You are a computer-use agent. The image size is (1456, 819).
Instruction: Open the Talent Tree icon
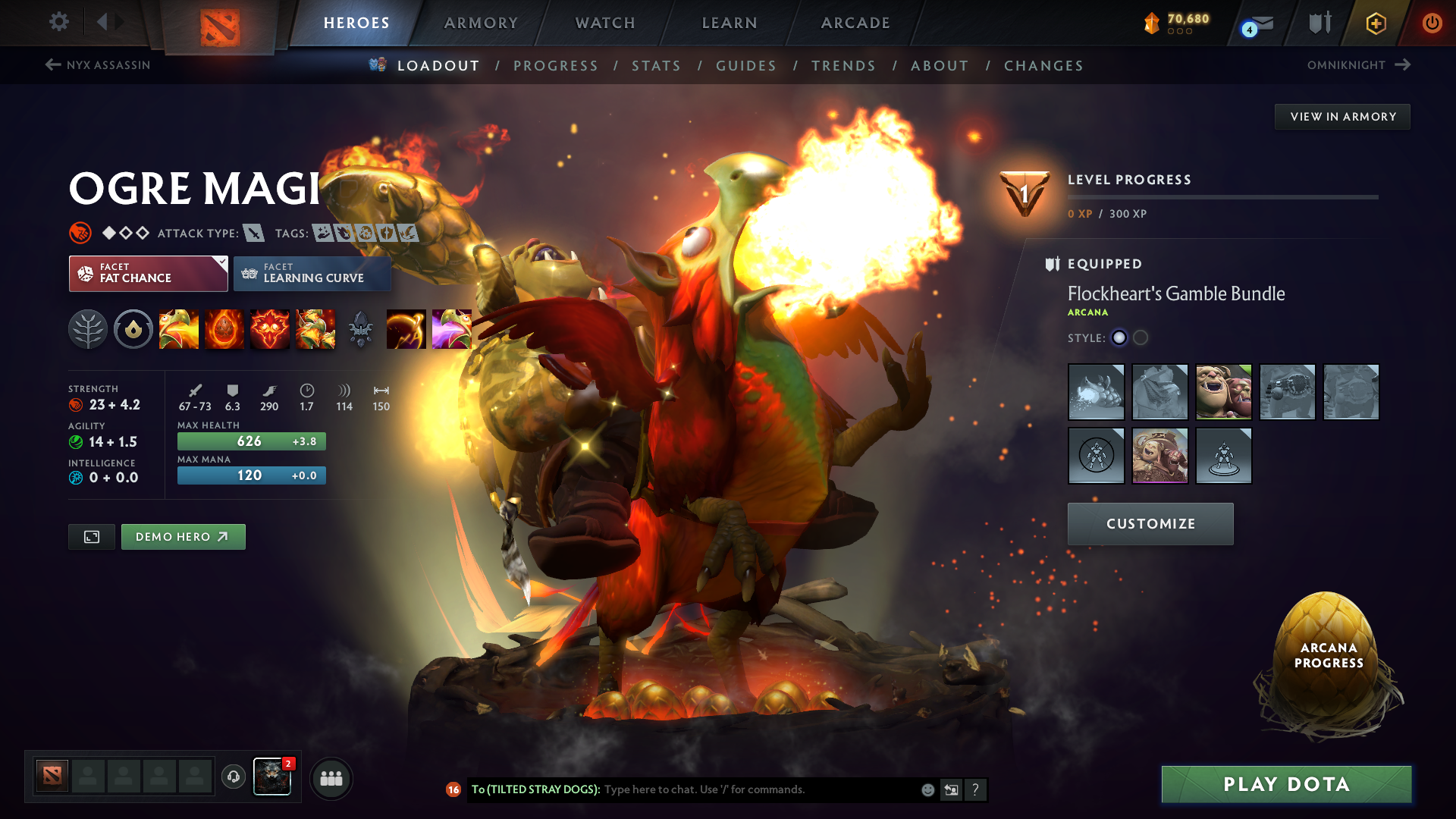[x=88, y=328]
